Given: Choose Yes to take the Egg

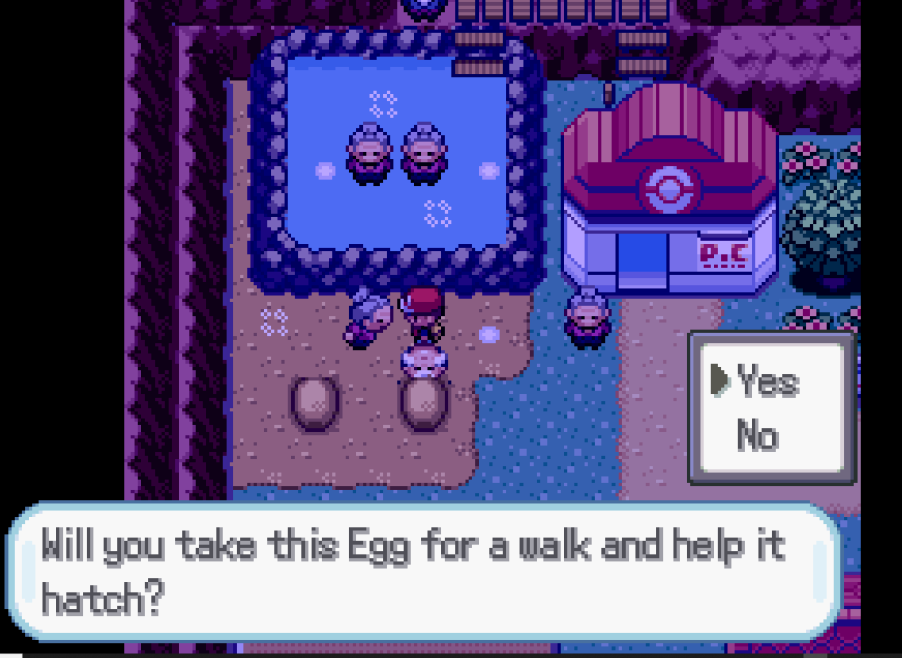Looking at the screenshot, I should pos(767,381).
